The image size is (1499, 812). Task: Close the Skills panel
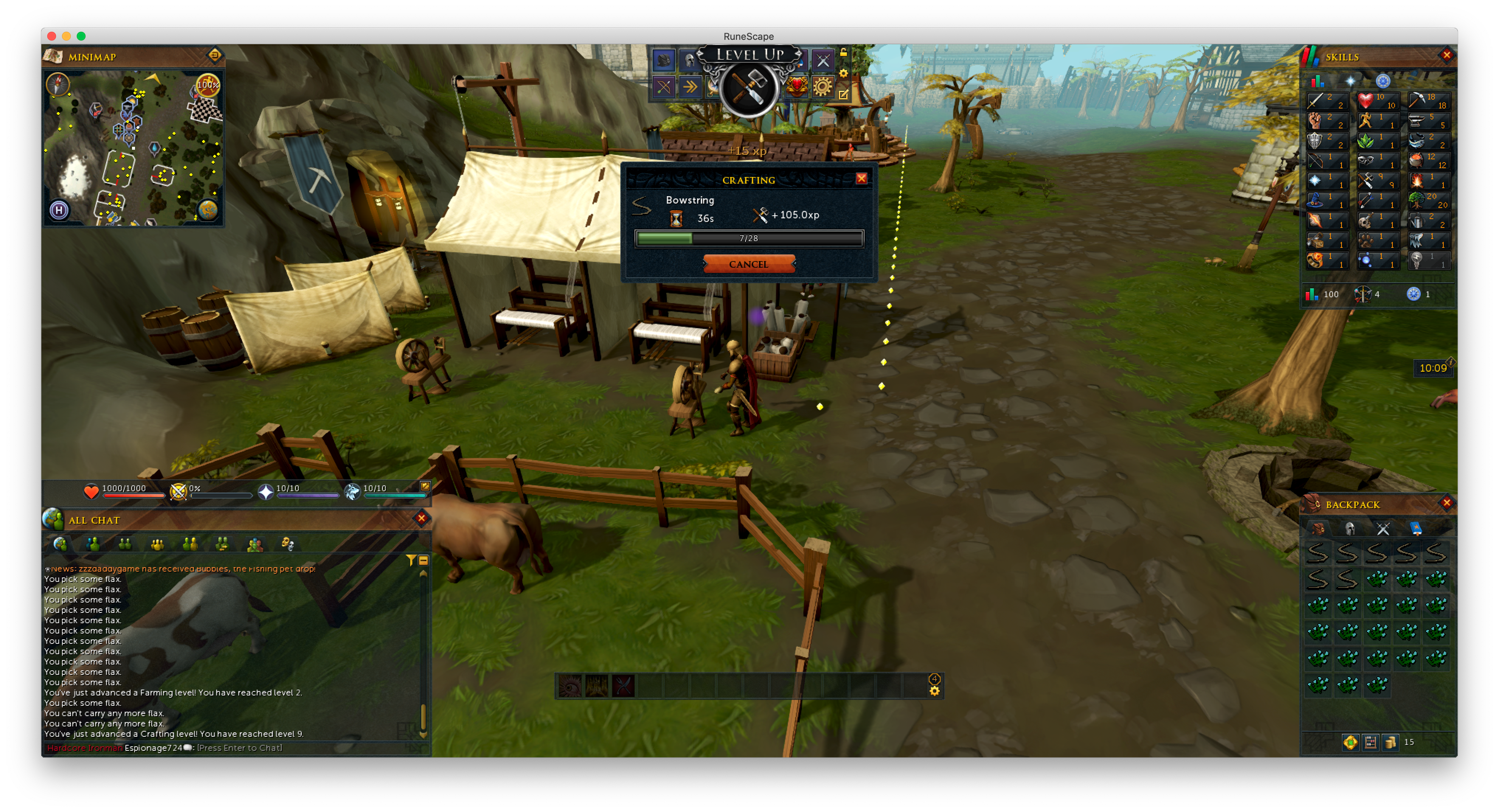tap(1447, 55)
